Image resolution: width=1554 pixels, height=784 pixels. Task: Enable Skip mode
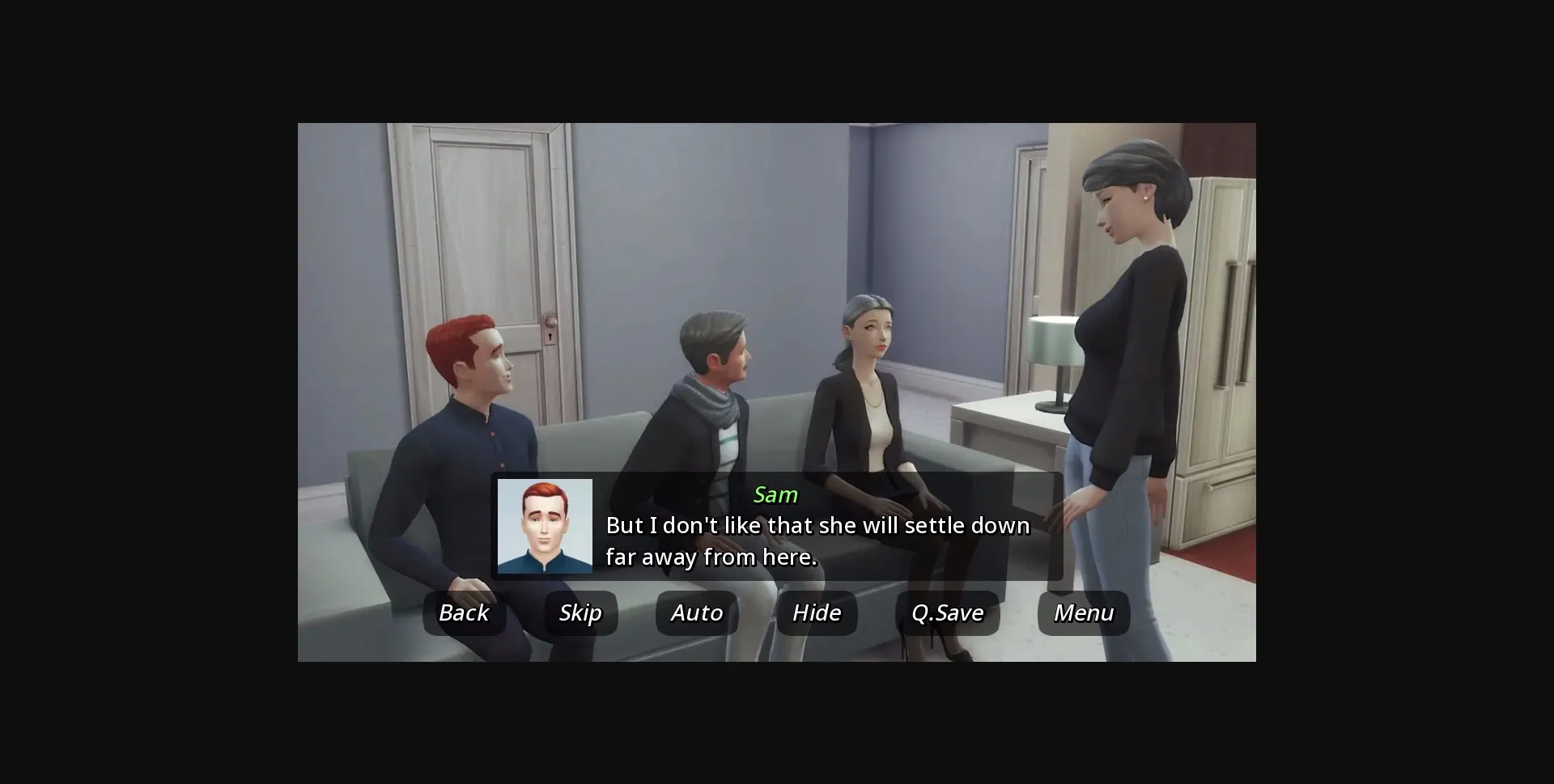pos(580,613)
